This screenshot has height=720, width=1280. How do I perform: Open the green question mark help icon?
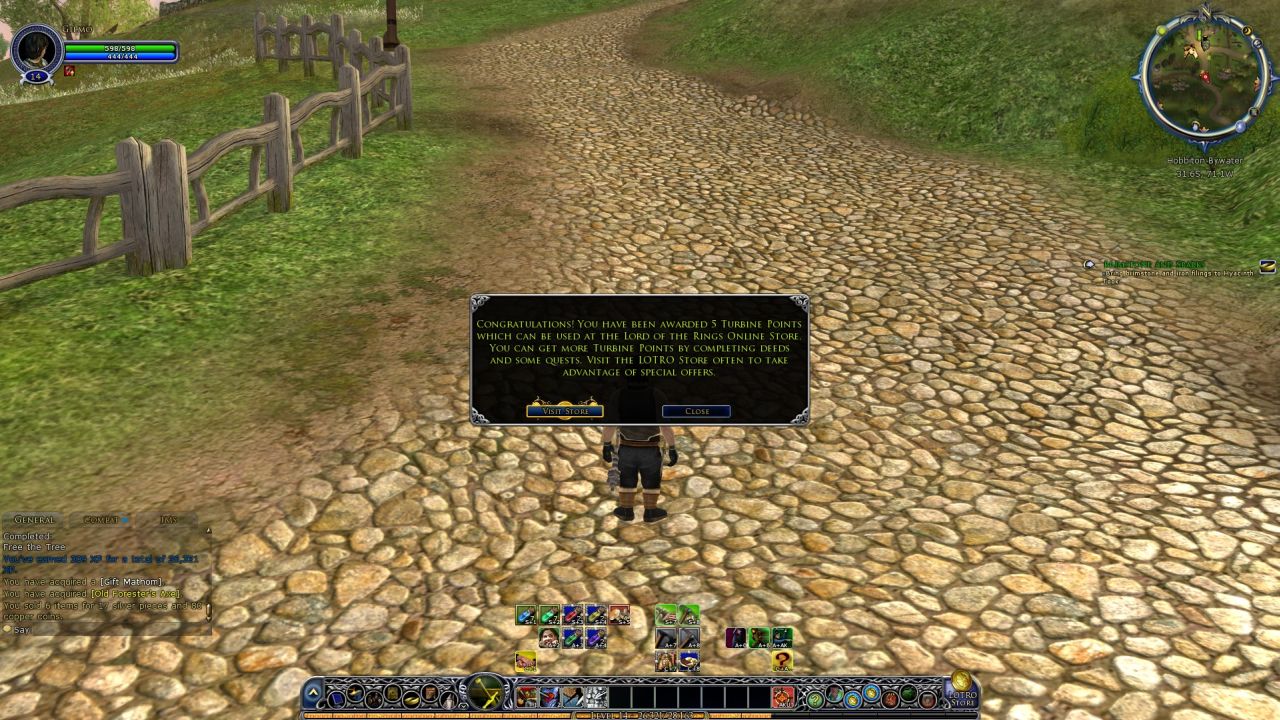click(x=813, y=697)
